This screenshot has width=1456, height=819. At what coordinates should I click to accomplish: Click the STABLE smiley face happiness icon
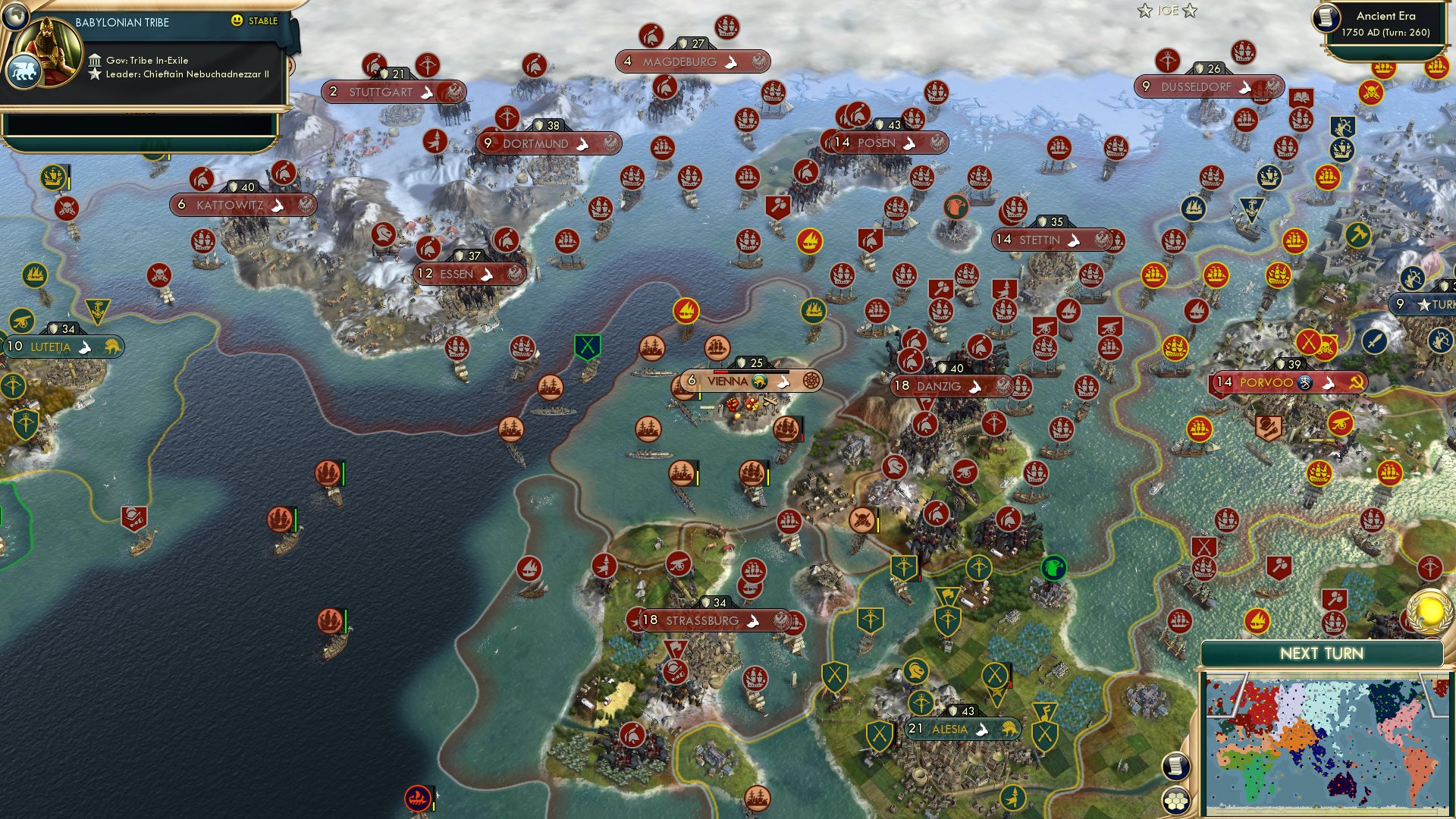click(237, 20)
